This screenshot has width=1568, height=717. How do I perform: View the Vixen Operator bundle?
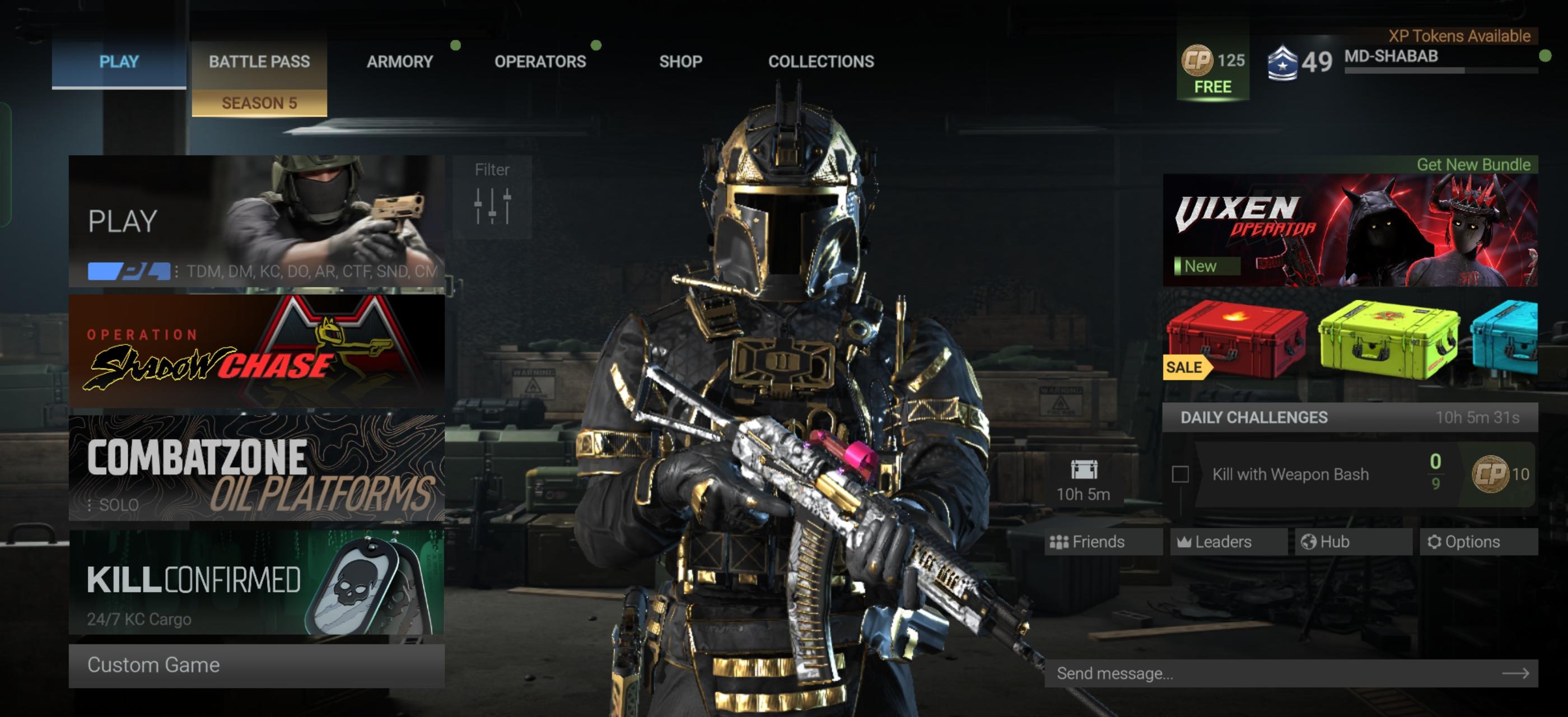pyautogui.click(x=1350, y=230)
